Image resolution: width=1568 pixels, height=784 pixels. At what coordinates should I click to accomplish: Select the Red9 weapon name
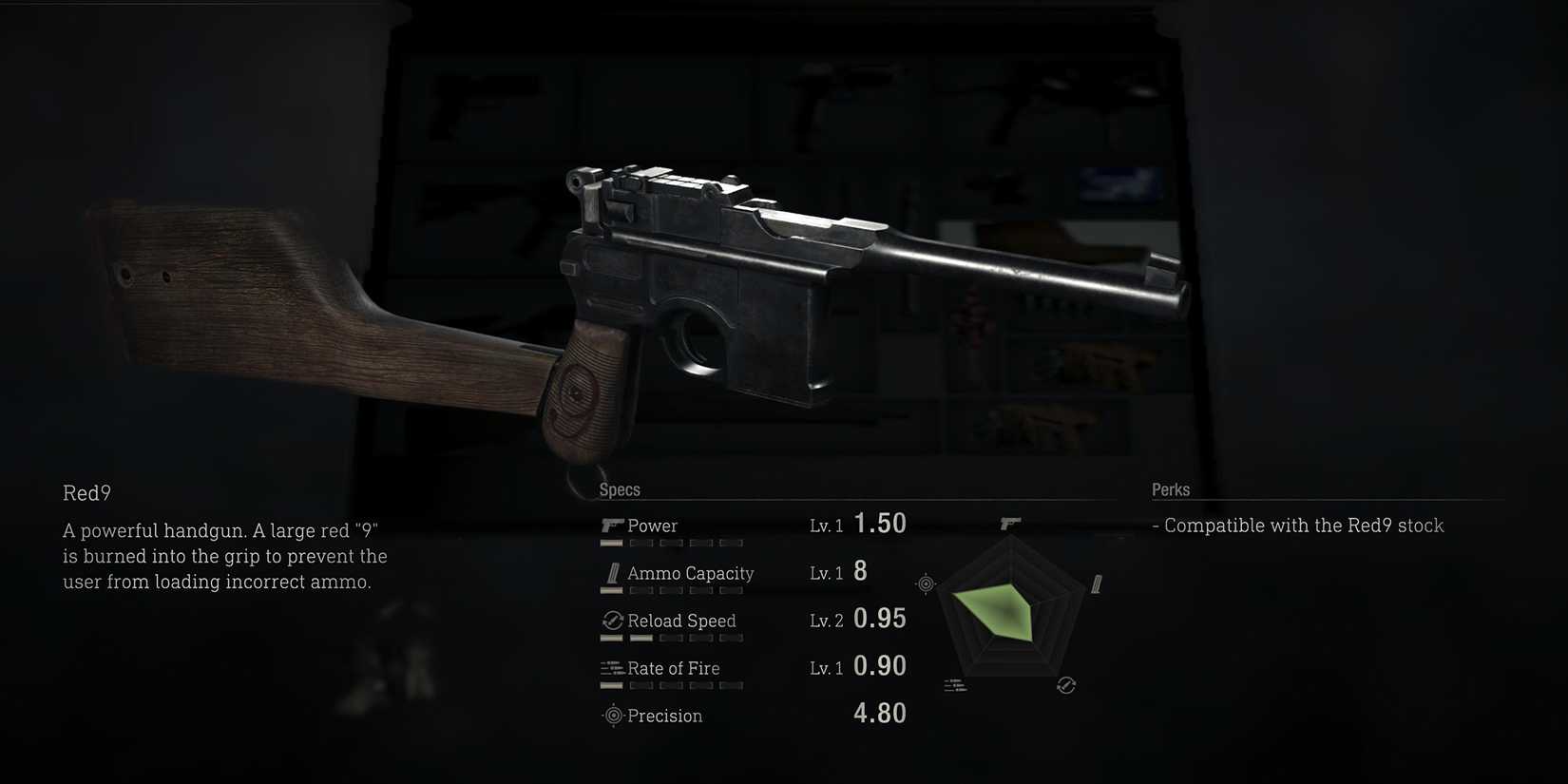point(86,493)
